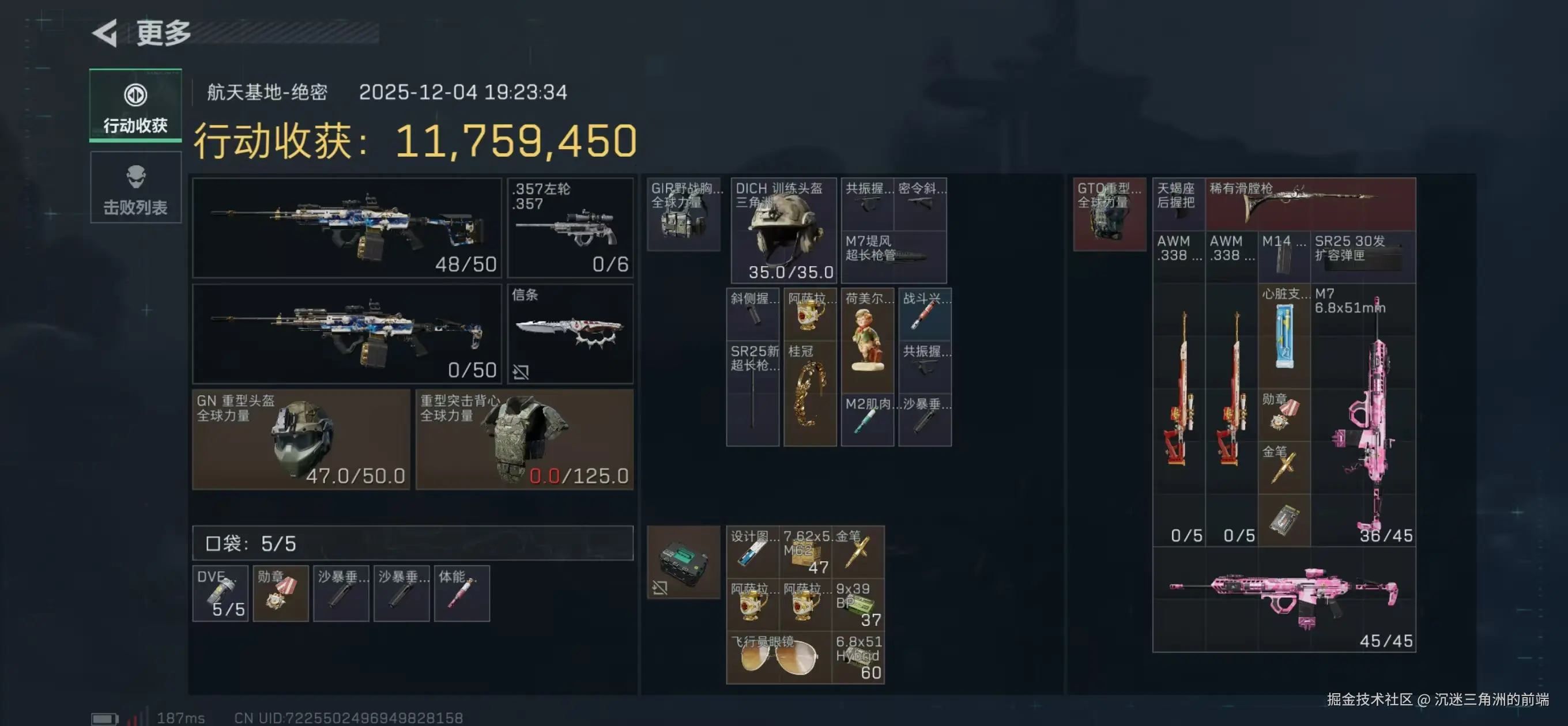Choose the 飞行员眼镜 sunglasses item
The height and width of the screenshot is (726, 1568).
(778, 657)
